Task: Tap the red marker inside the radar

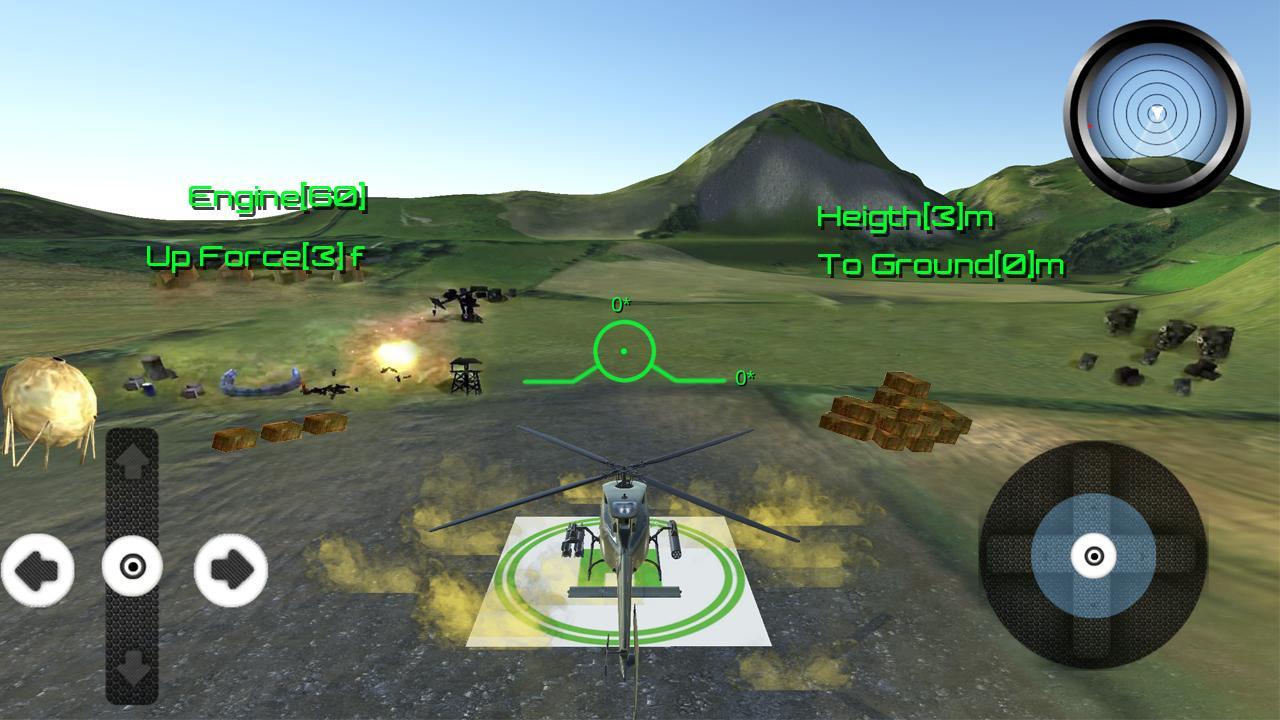Action: click(1091, 126)
